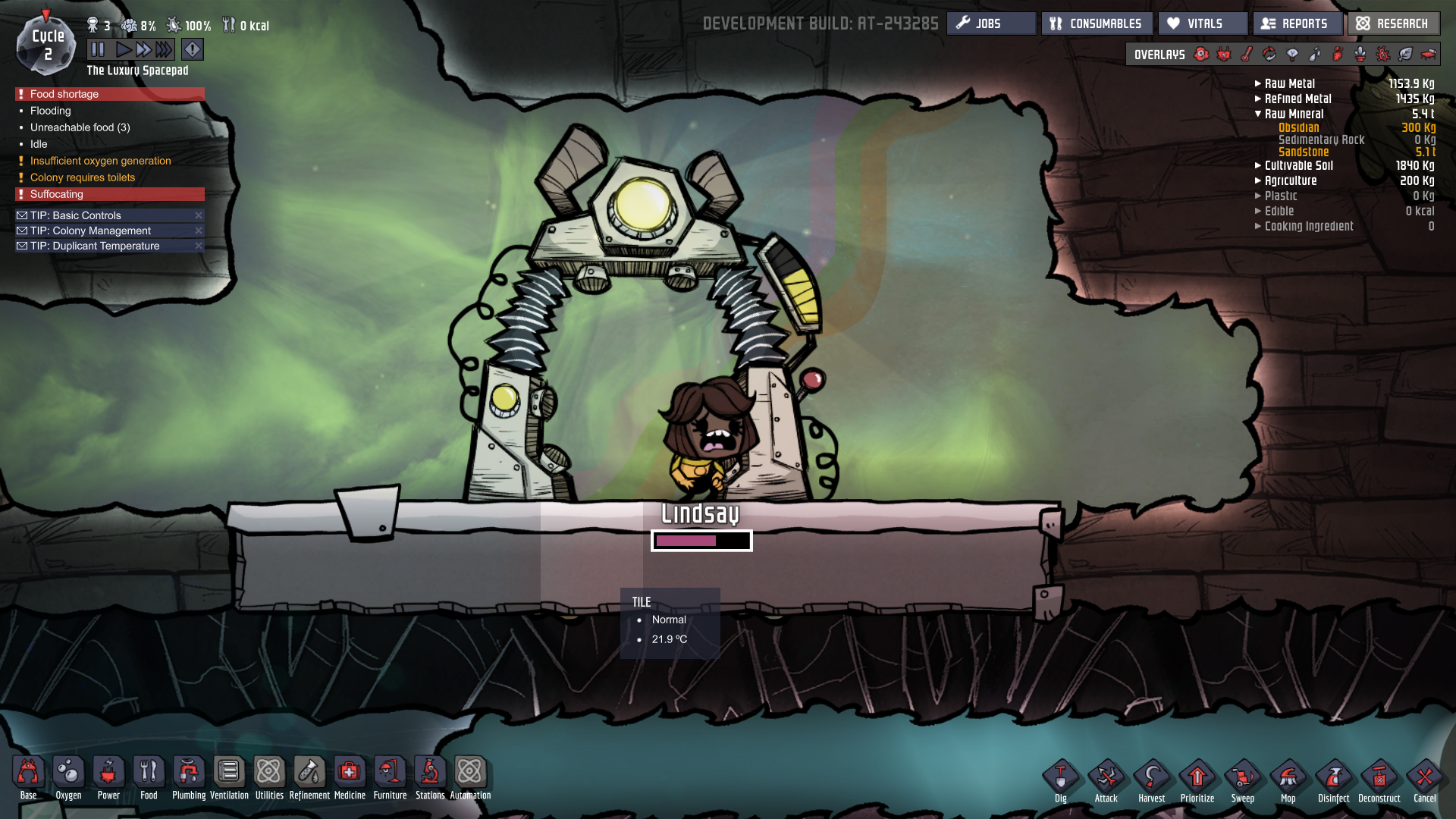Open the Research screen
1456x819 pixels.
(x=1393, y=24)
